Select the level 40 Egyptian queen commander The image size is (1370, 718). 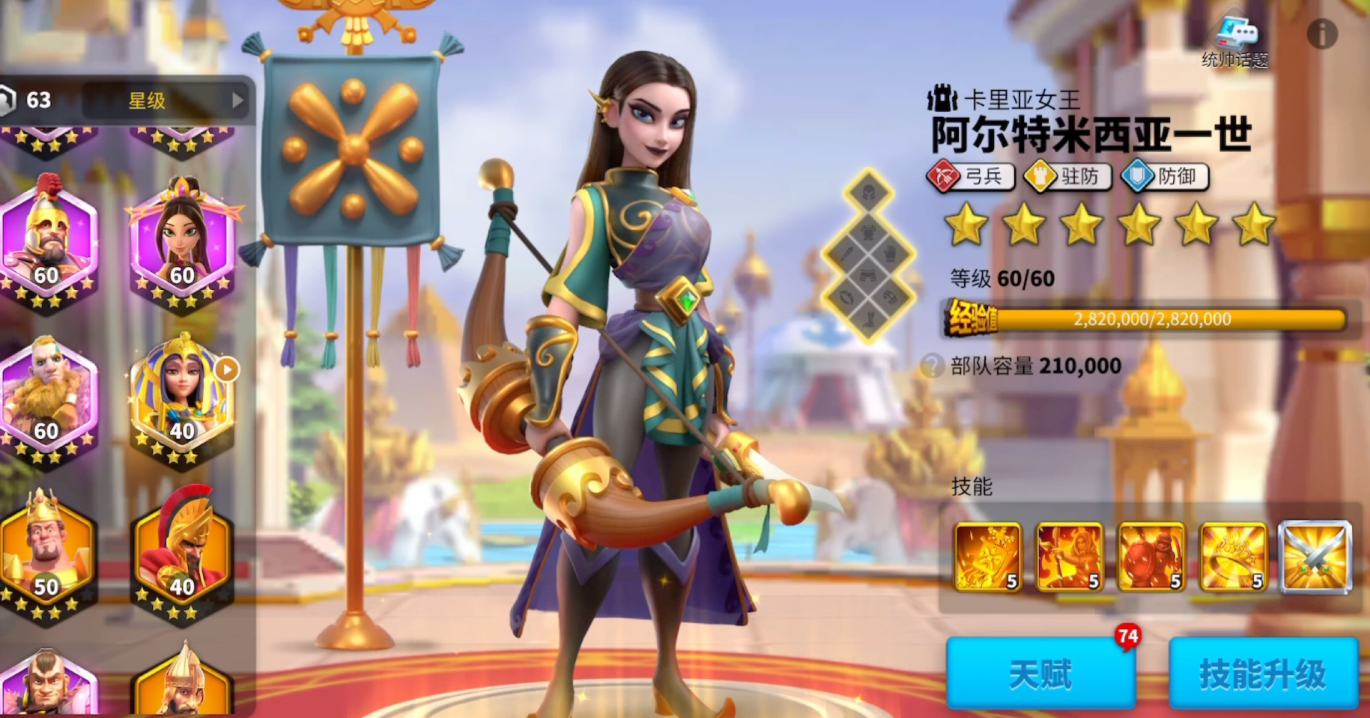(182, 397)
